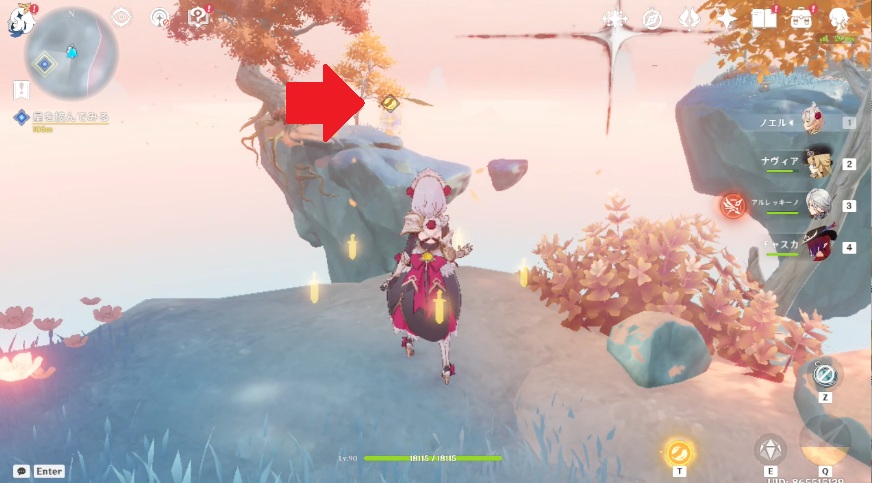Activate the glowing golden orb skill
Screen dimensions: 872x483
pos(679,451)
